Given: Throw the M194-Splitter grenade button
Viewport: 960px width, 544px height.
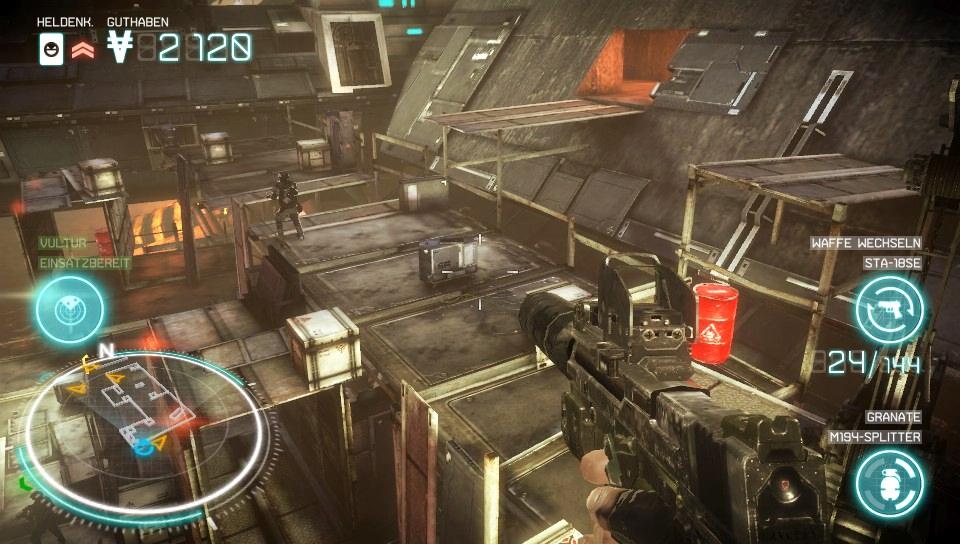Looking at the screenshot, I should coord(888,482).
